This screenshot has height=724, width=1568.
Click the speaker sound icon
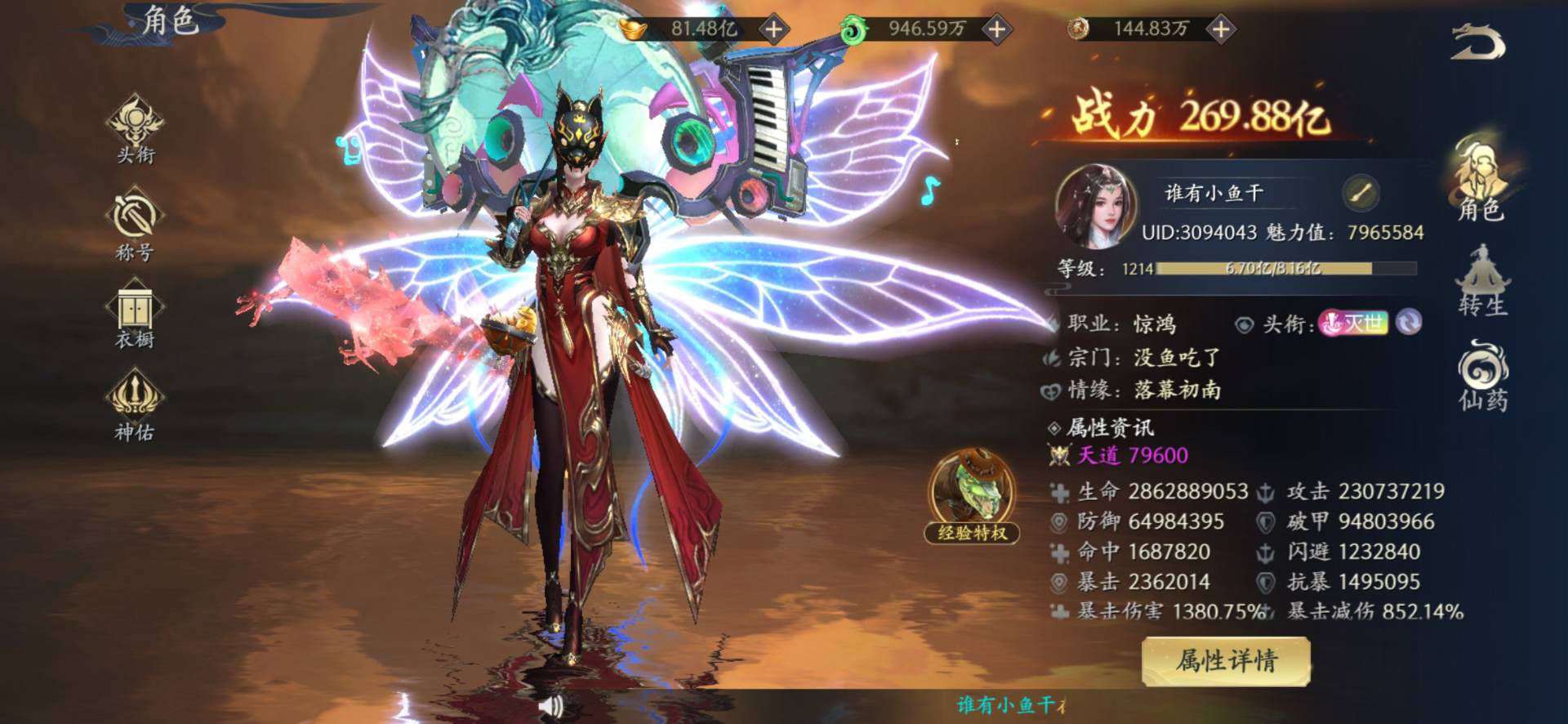(x=552, y=705)
